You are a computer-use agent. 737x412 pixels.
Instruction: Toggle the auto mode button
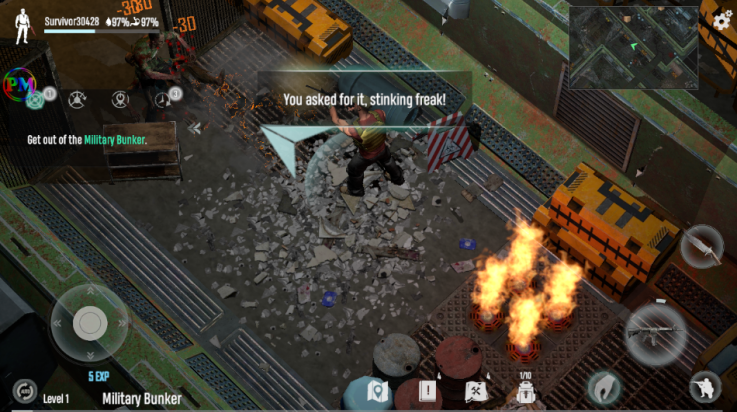(23, 390)
